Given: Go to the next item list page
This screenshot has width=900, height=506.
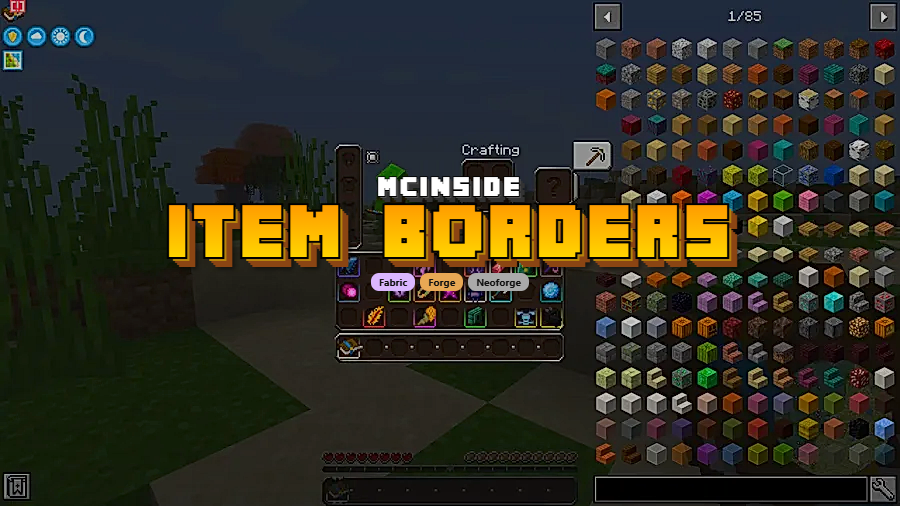Looking at the screenshot, I should pyautogui.click(x=882, y=16).
